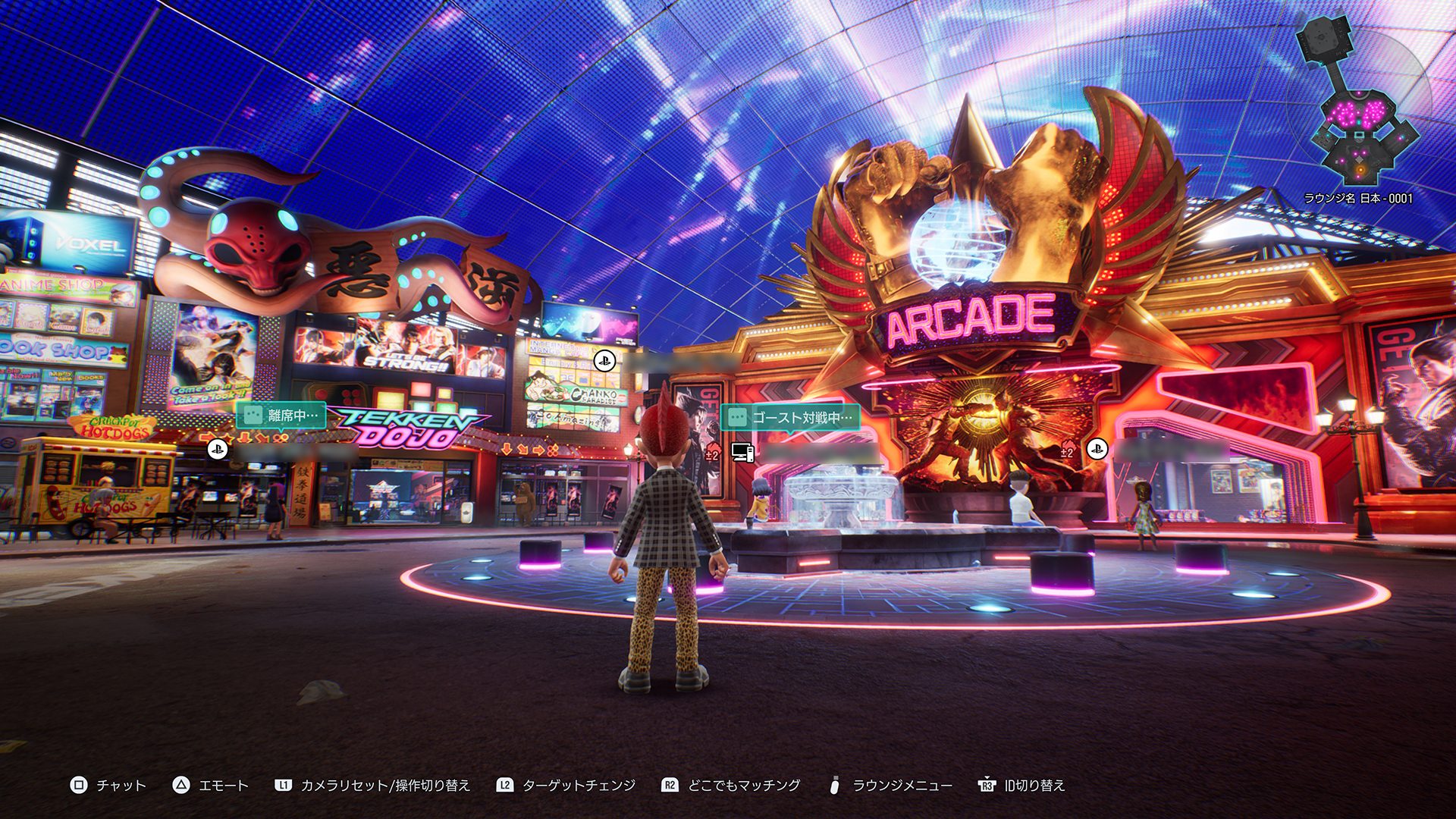Select the 離席中 status bubble
Screen dimensions: 1456x819
point(281,416)
